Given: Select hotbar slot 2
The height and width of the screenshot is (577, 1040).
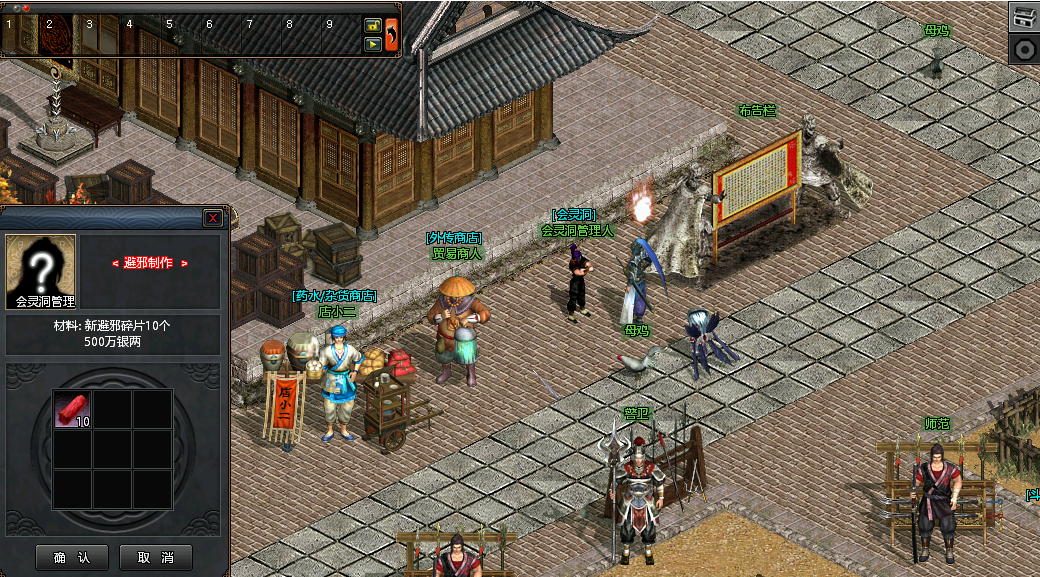Looking at the screenshot, I should (57, 35).
